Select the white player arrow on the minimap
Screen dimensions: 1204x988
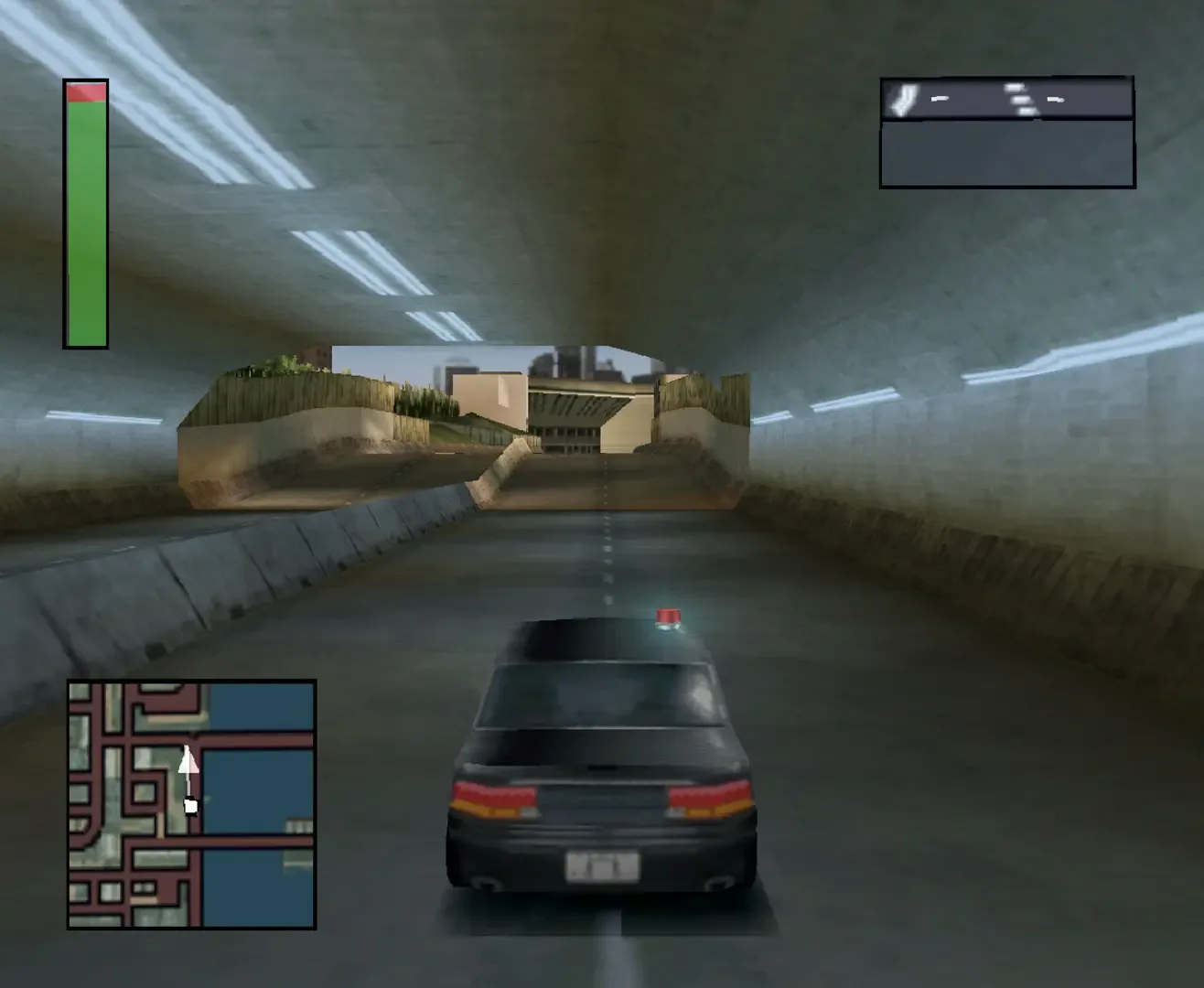[191, 761]
